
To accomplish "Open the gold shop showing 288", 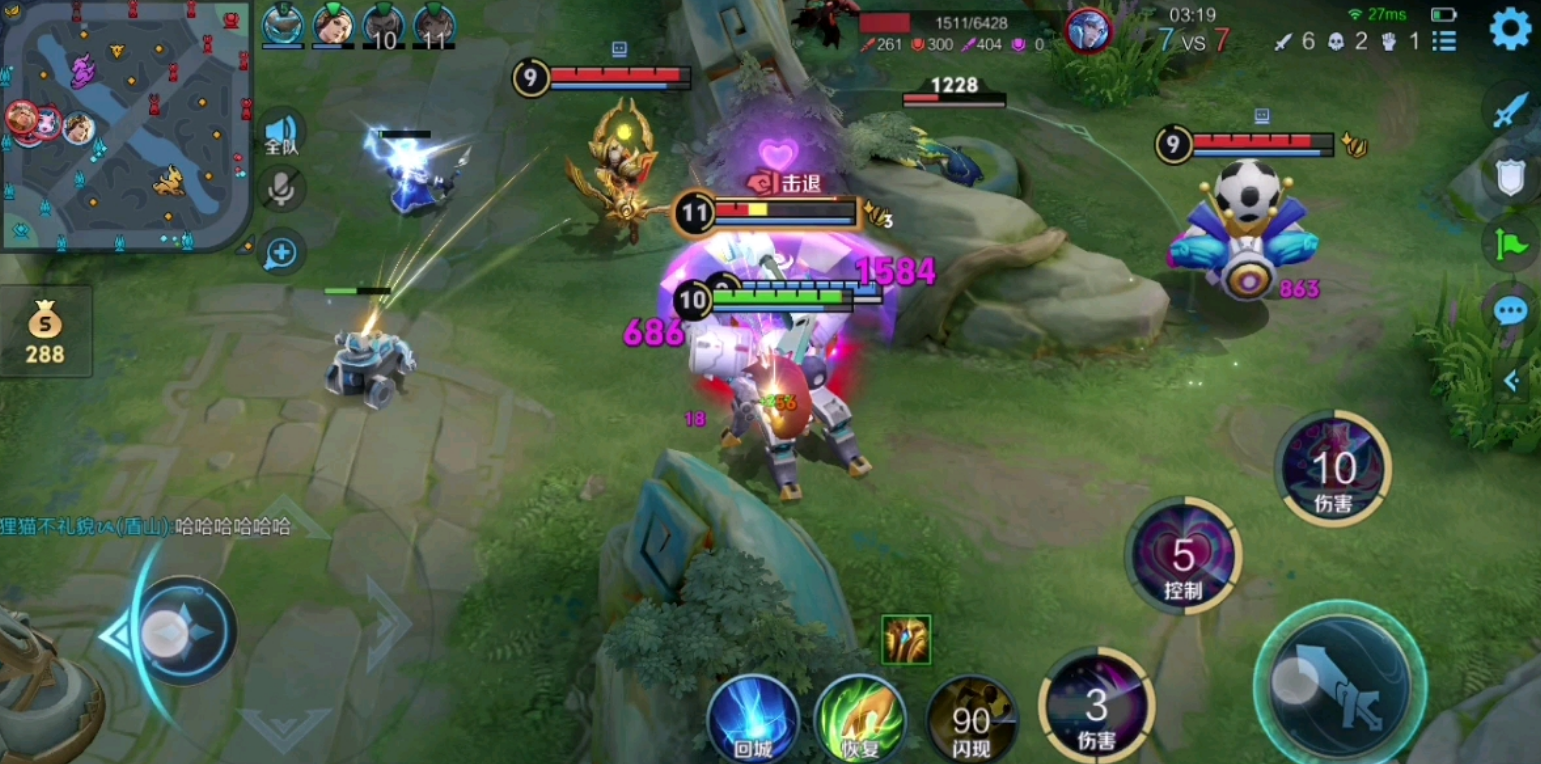I will [46, 332].
